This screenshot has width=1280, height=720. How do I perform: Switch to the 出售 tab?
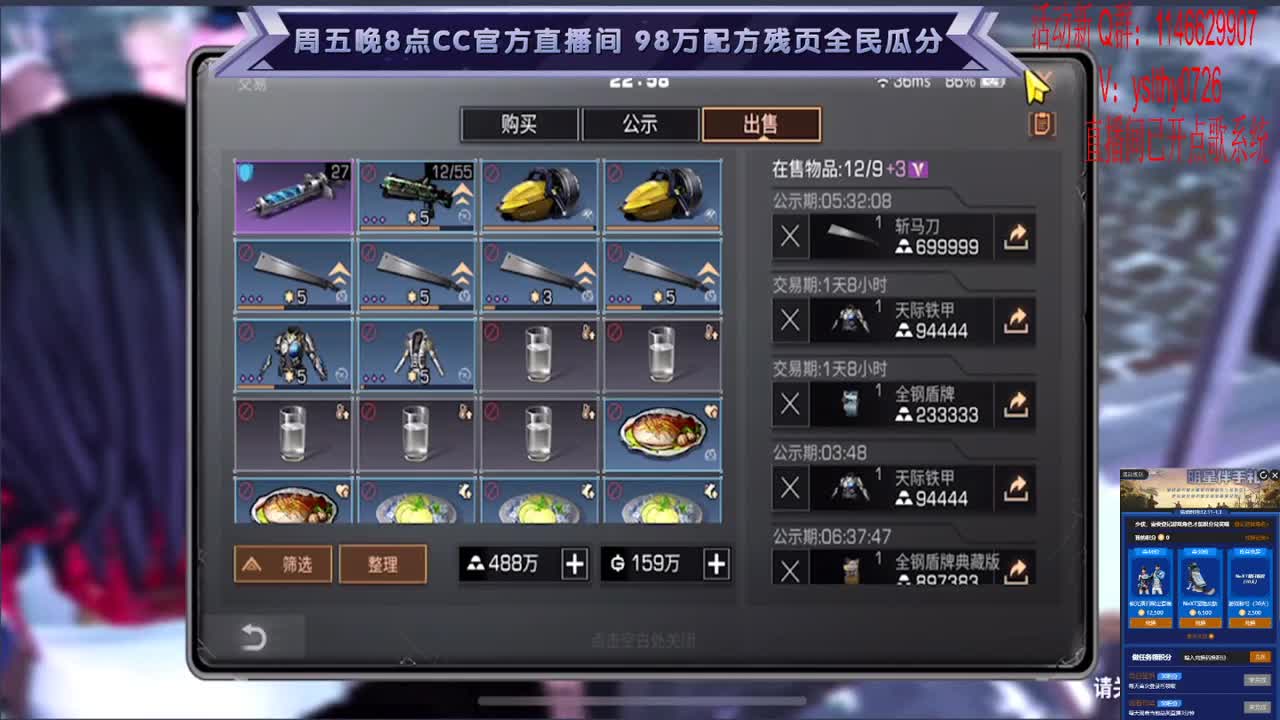point(761,124)
